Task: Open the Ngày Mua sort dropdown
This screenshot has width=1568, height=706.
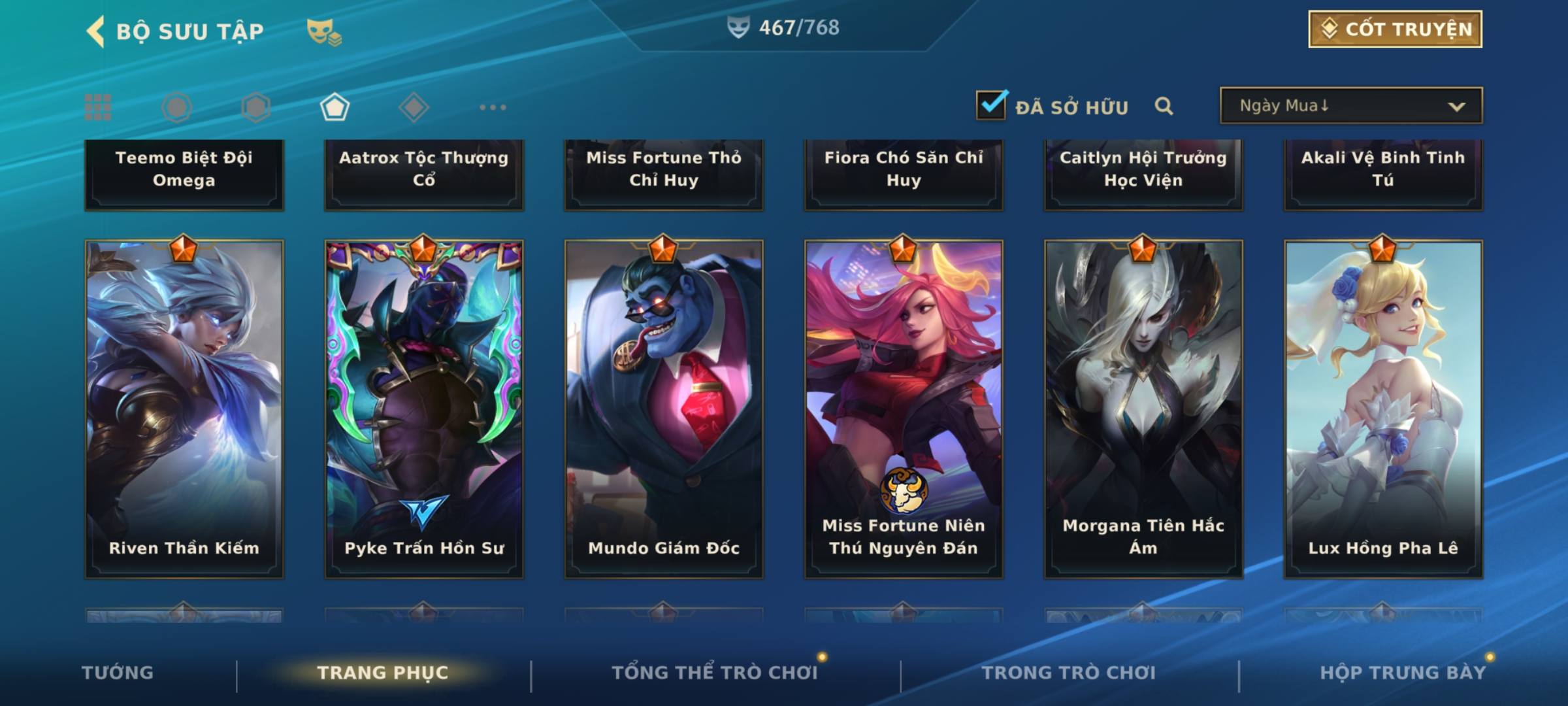Action: tap(1350, 106)
